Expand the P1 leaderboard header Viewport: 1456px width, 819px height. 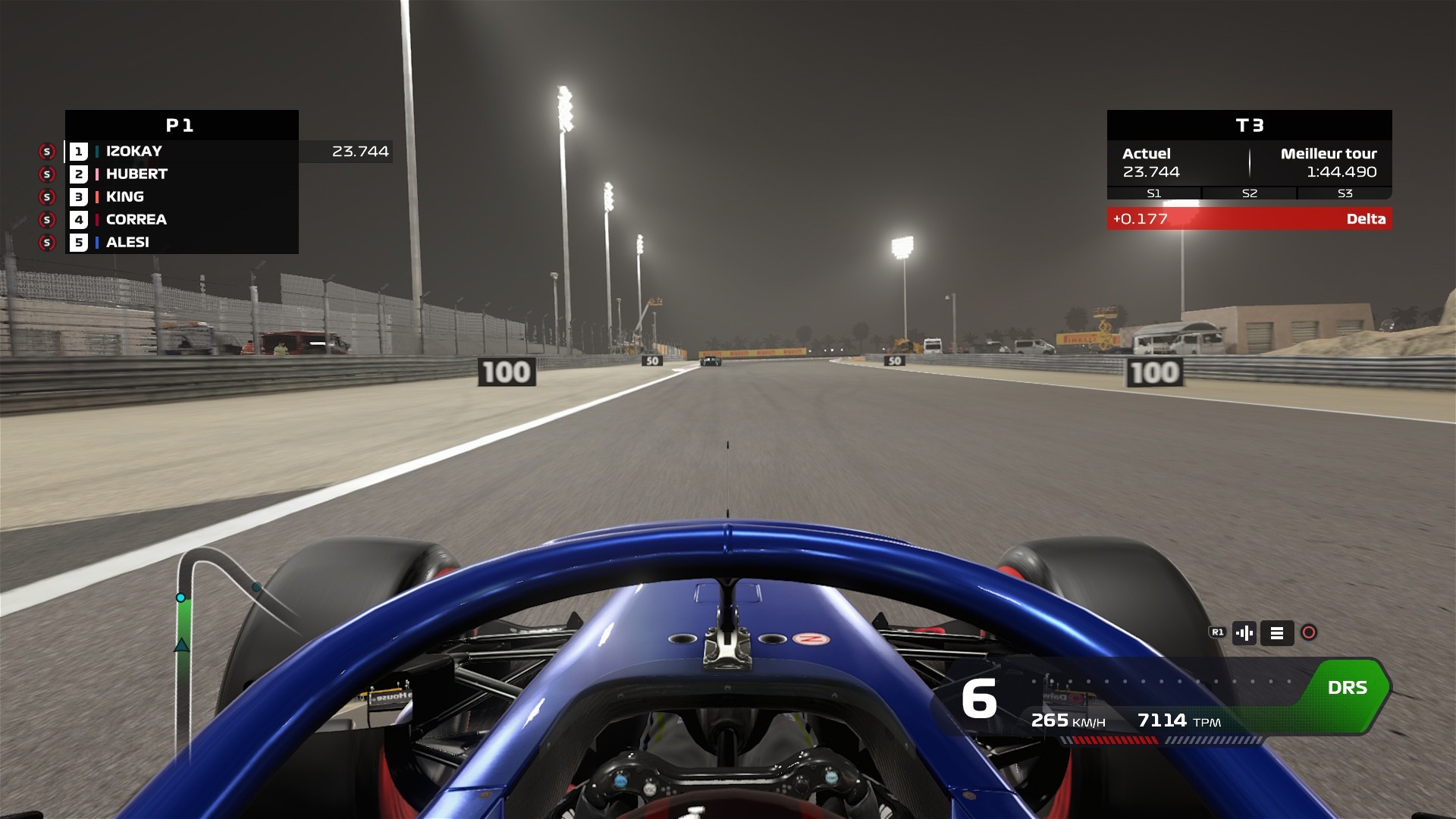coord(181,125)
